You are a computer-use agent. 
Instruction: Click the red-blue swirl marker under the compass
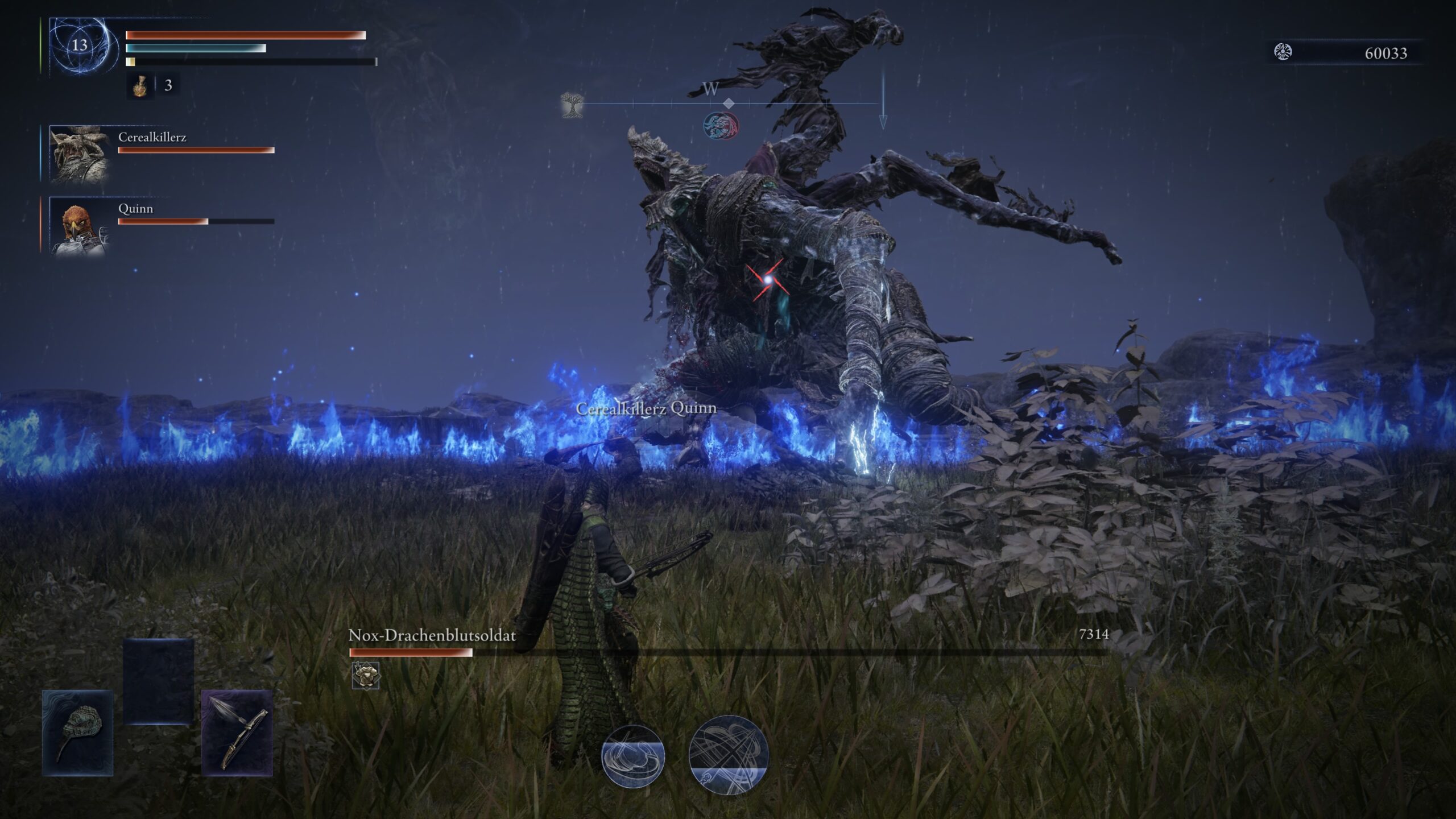coord(721,126)
